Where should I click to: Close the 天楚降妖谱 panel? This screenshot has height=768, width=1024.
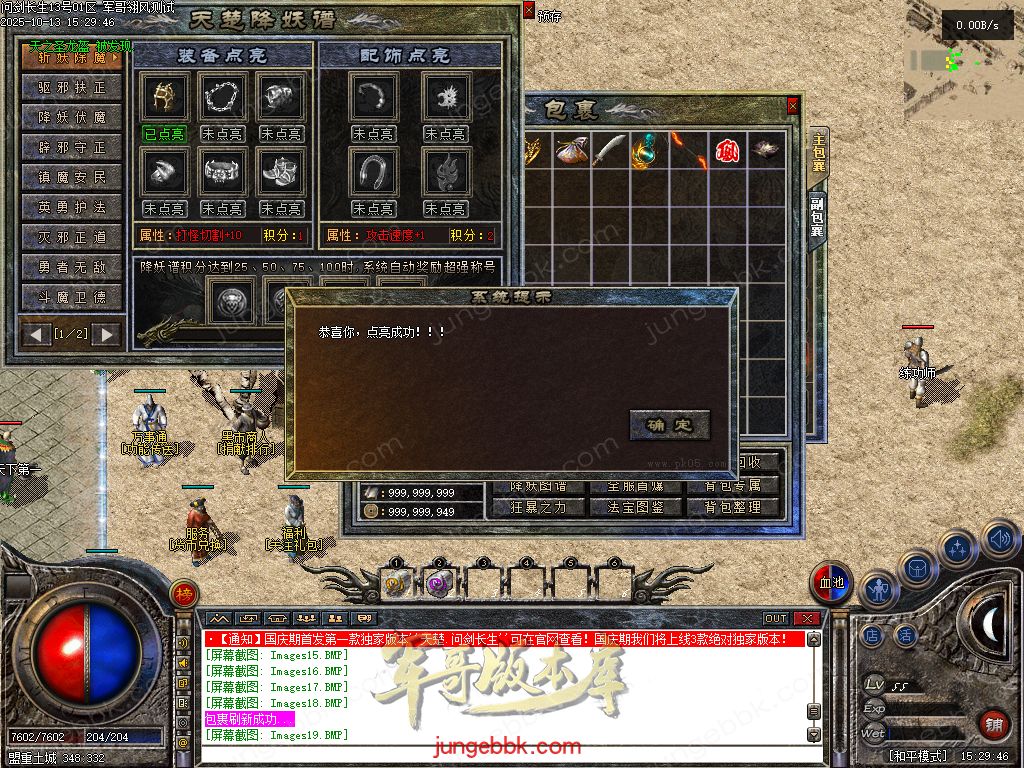click(x=529, y=11)
